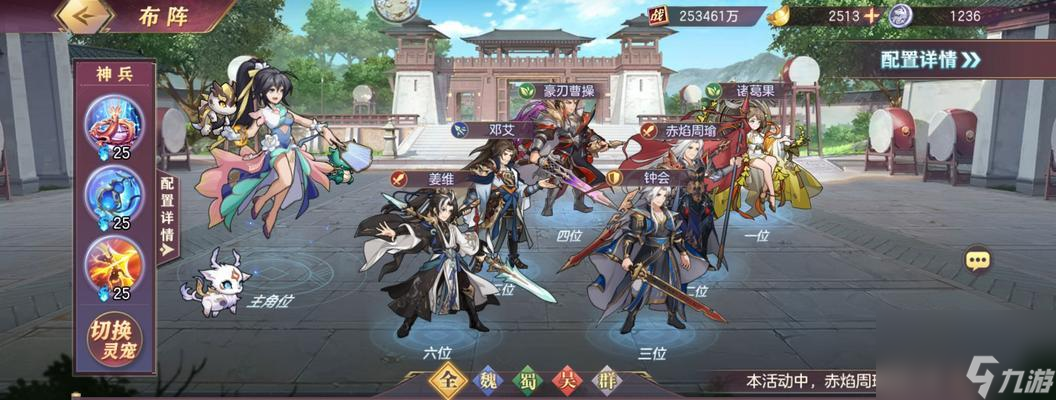The image size is (1056, 400).
Task: Select the flaming orange divine weapon icon
Action: tap(114, 262)
